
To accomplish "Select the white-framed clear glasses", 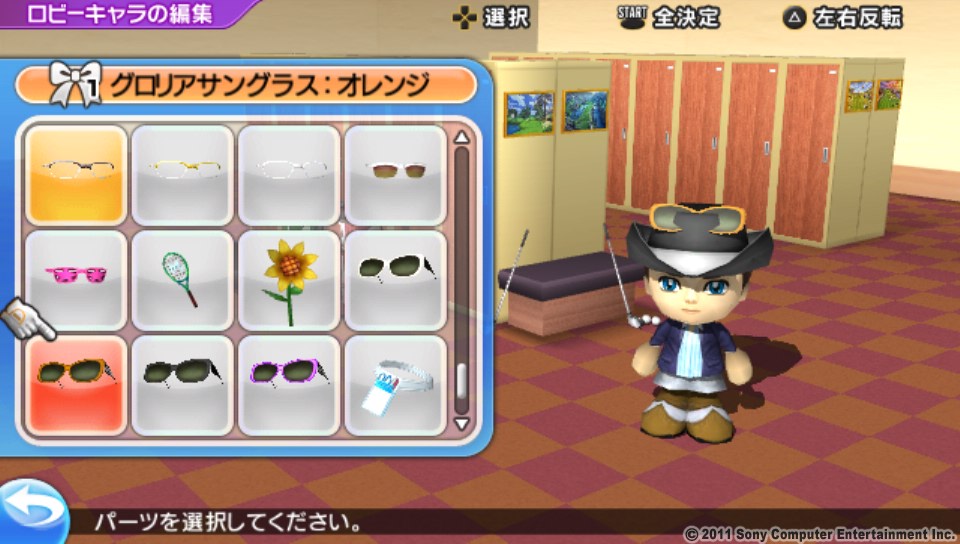I will tap(289, 173).
